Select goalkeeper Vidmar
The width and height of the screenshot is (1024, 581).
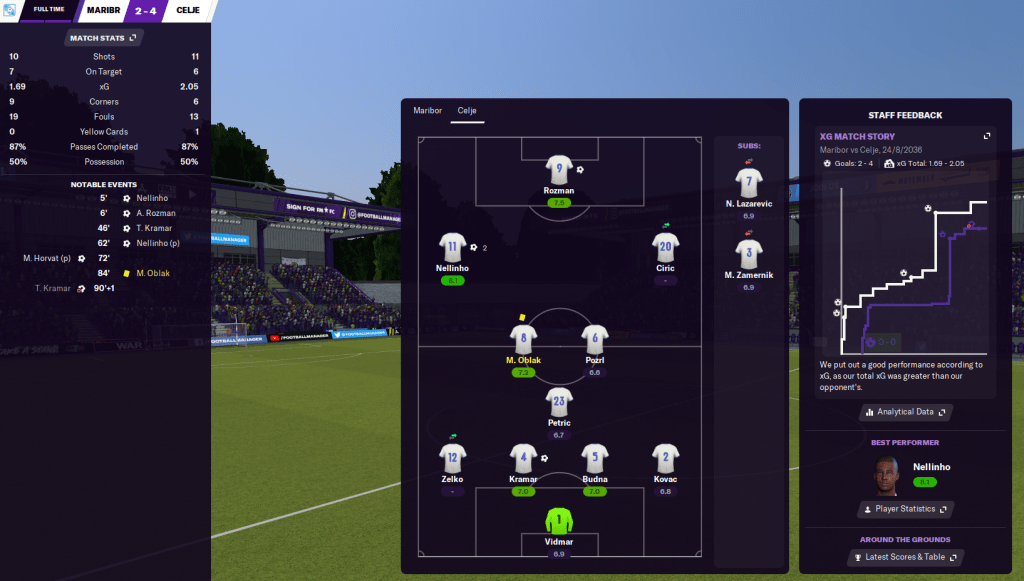click(559, 521)
